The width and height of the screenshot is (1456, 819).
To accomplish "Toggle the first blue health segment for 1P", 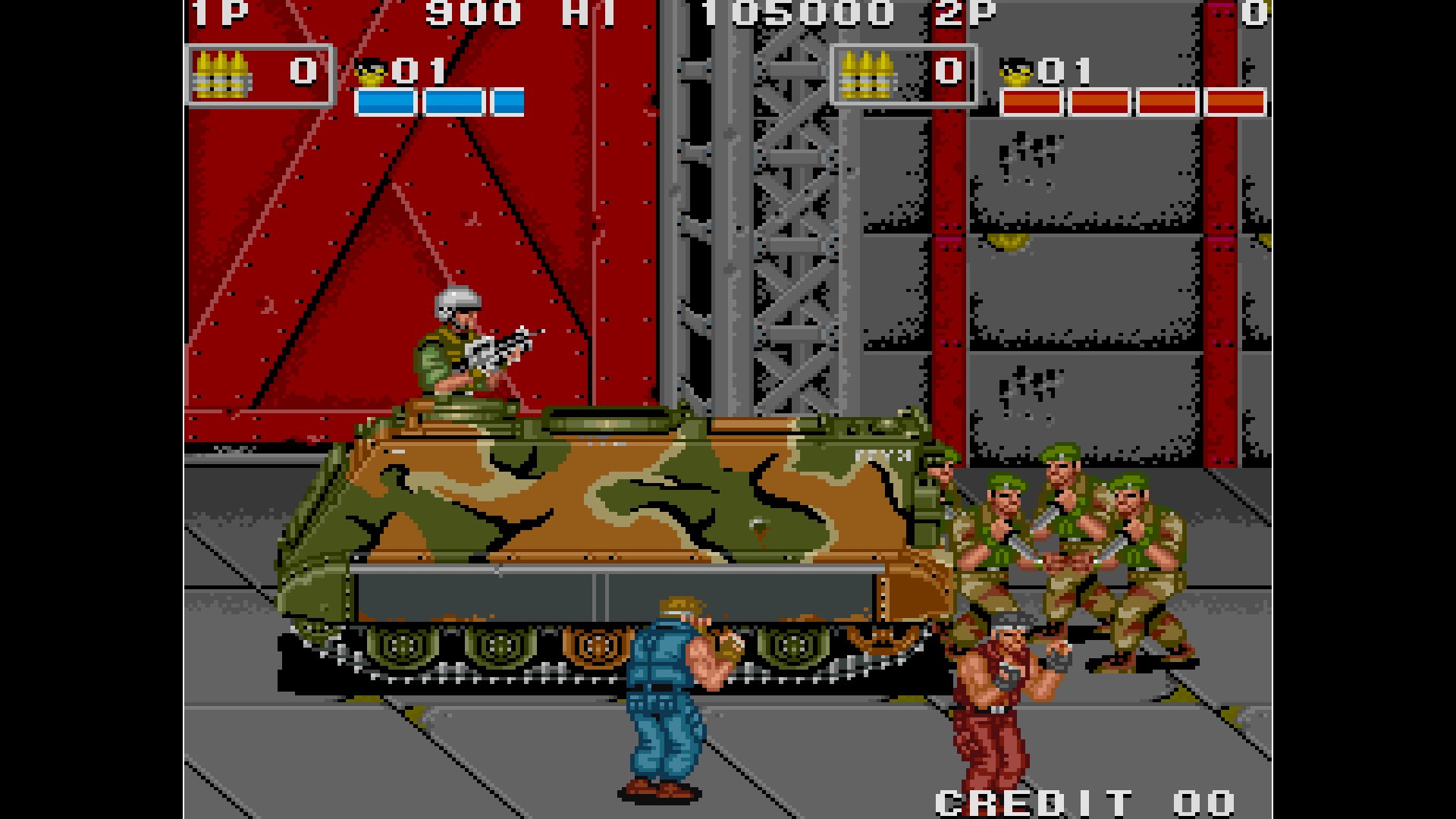I will 387,99.
